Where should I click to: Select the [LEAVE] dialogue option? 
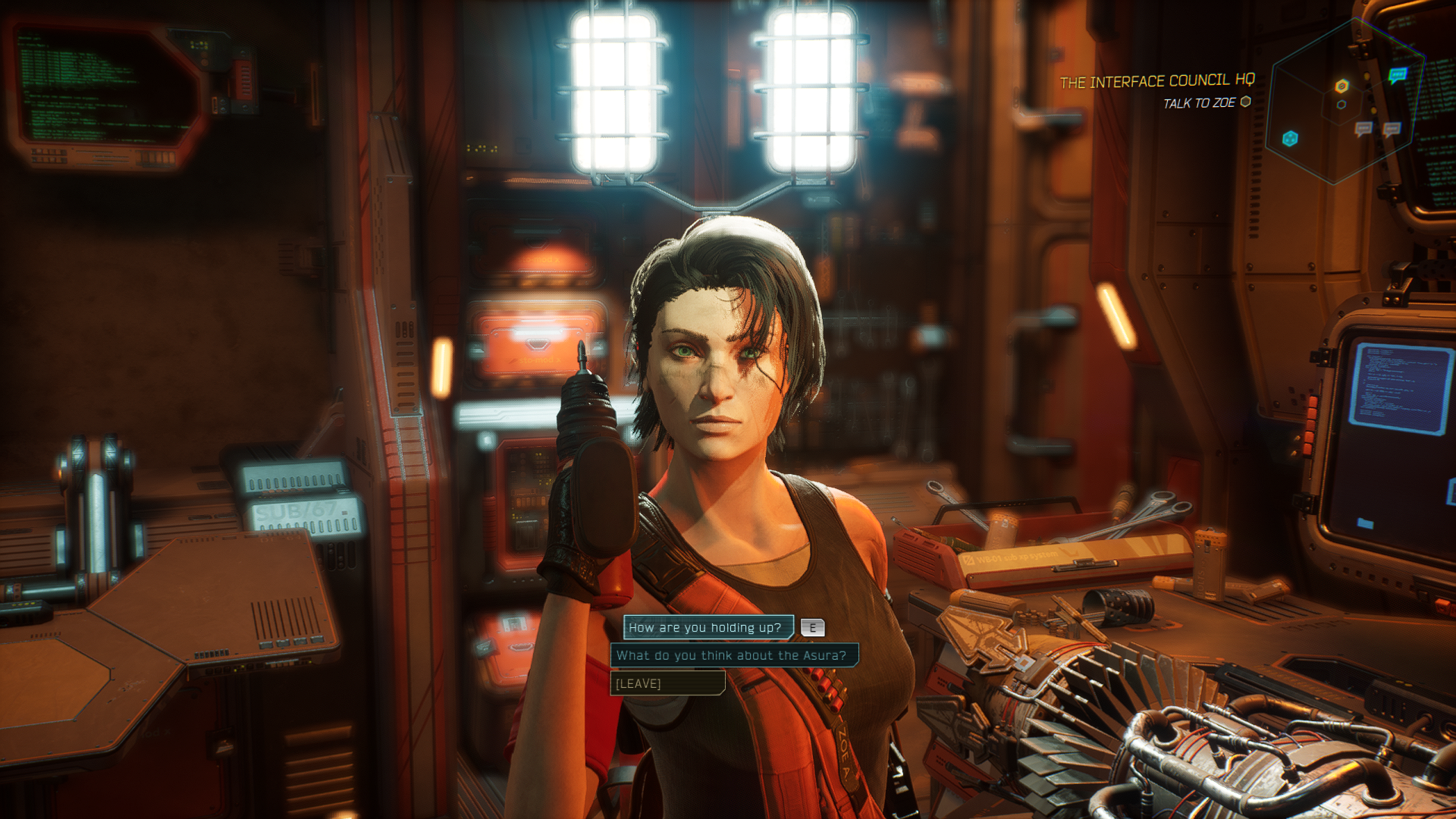click(667, 683)
